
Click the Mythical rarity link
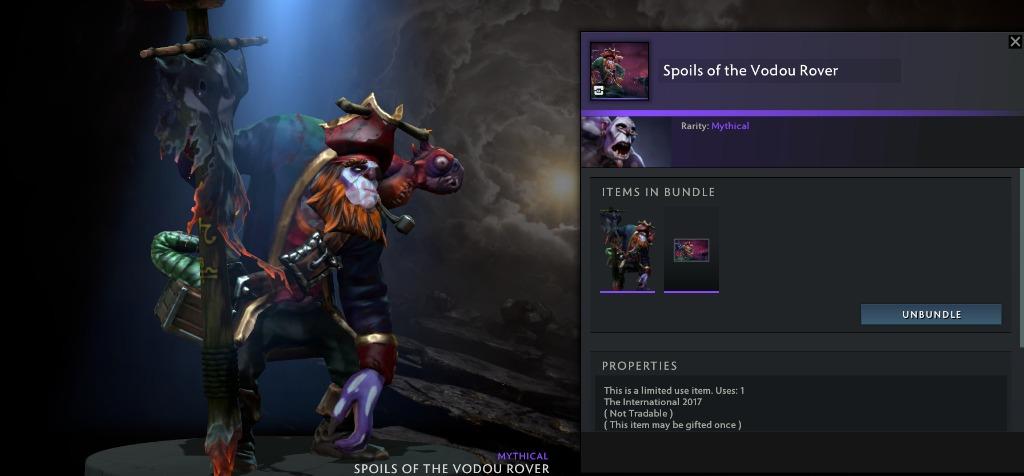click(x=730, y=126)
